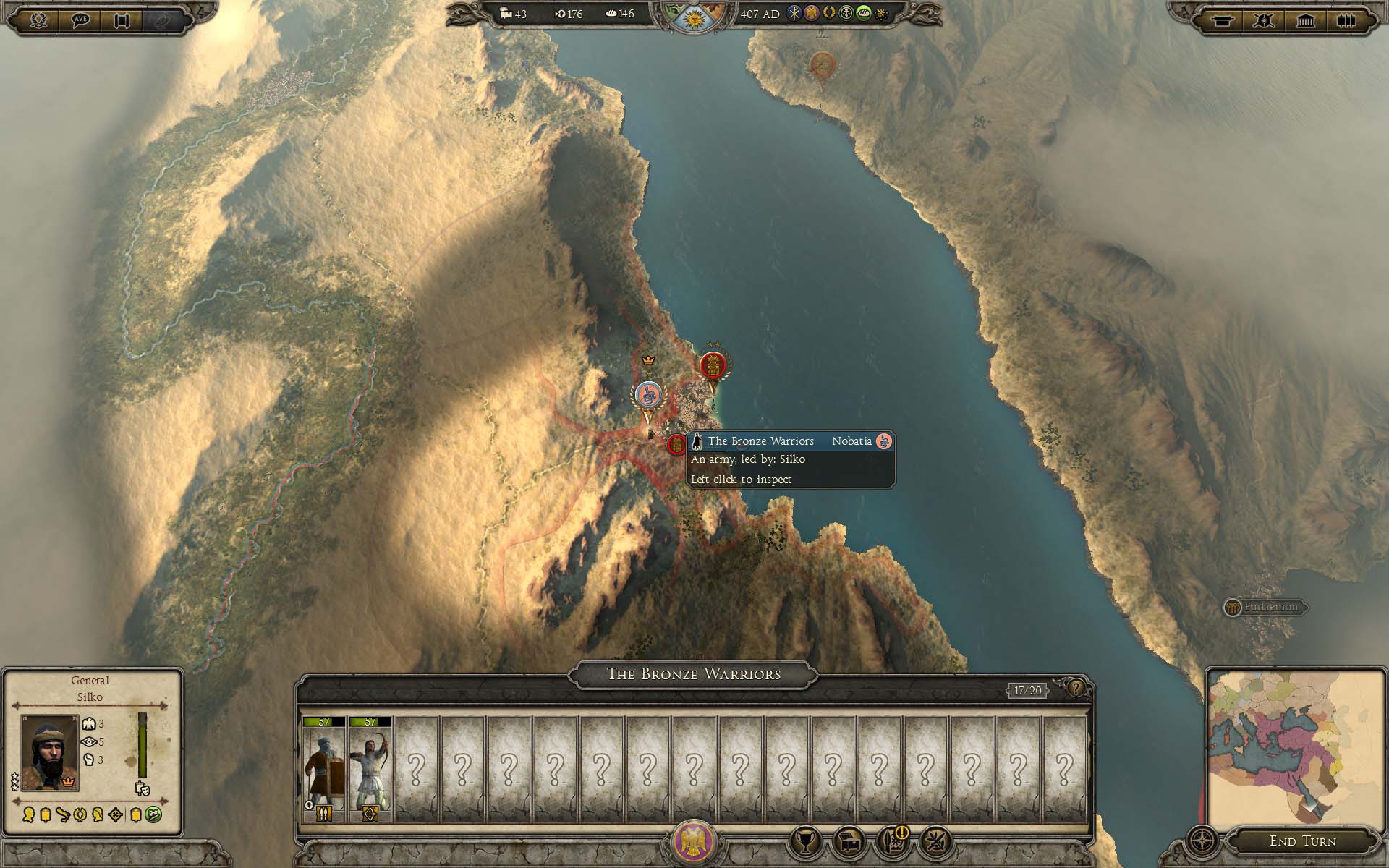Open the goblet icon panel
This screenshot has width=1389, height=868.
click(x=807, y=841)
